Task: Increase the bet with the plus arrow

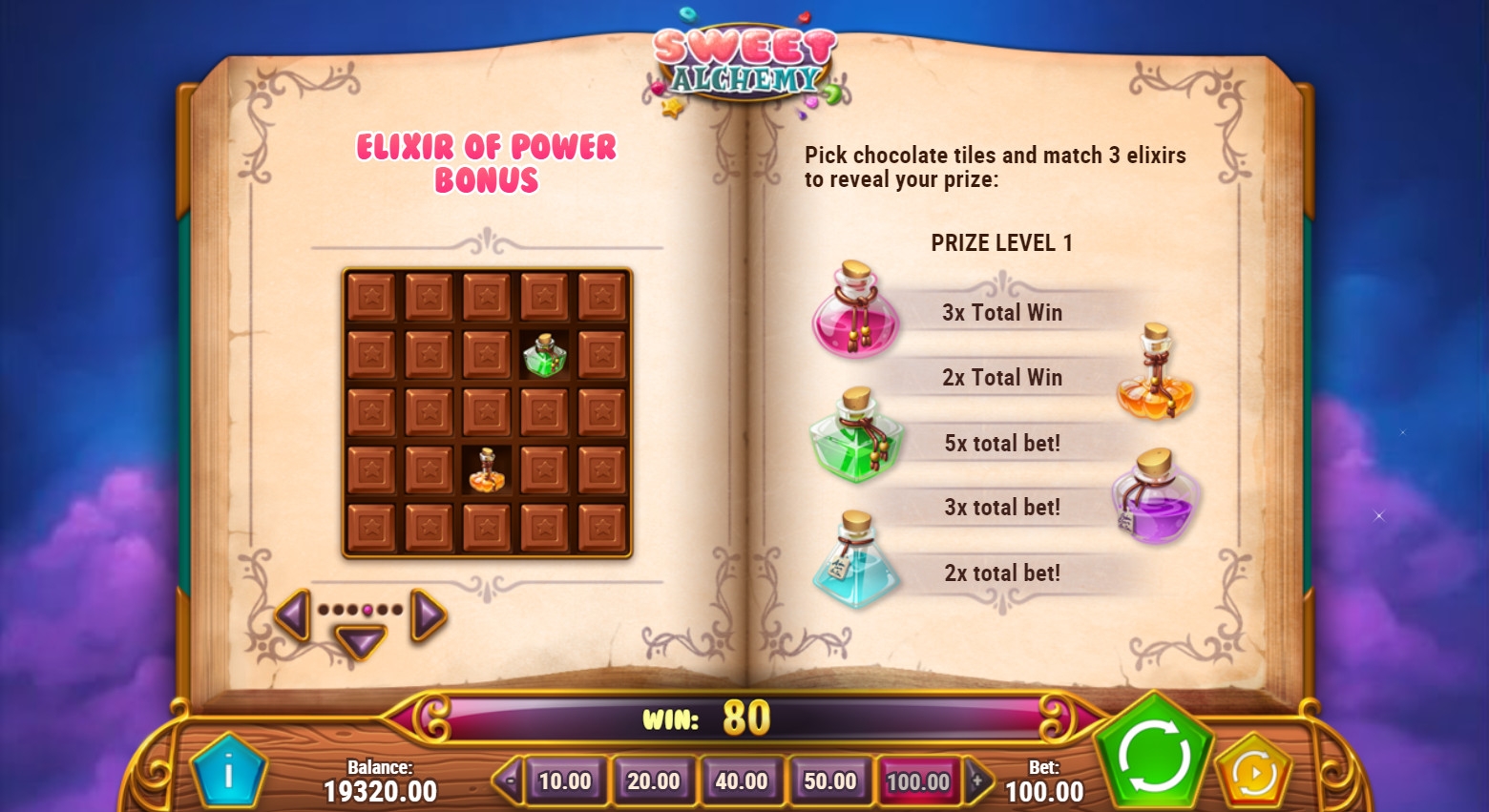Action: (x=977, y=781)
